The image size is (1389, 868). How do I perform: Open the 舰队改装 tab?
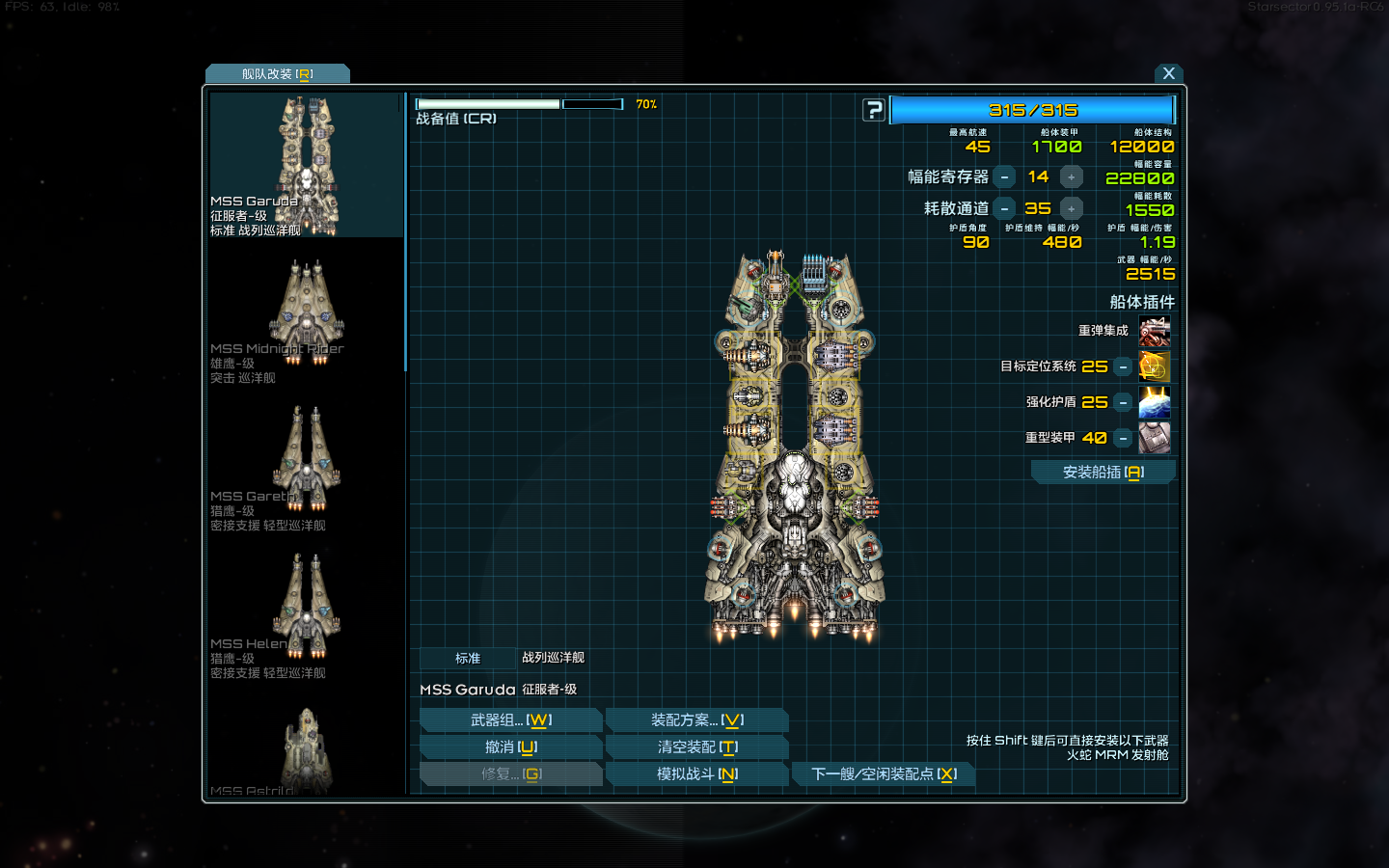coord(278,74)
